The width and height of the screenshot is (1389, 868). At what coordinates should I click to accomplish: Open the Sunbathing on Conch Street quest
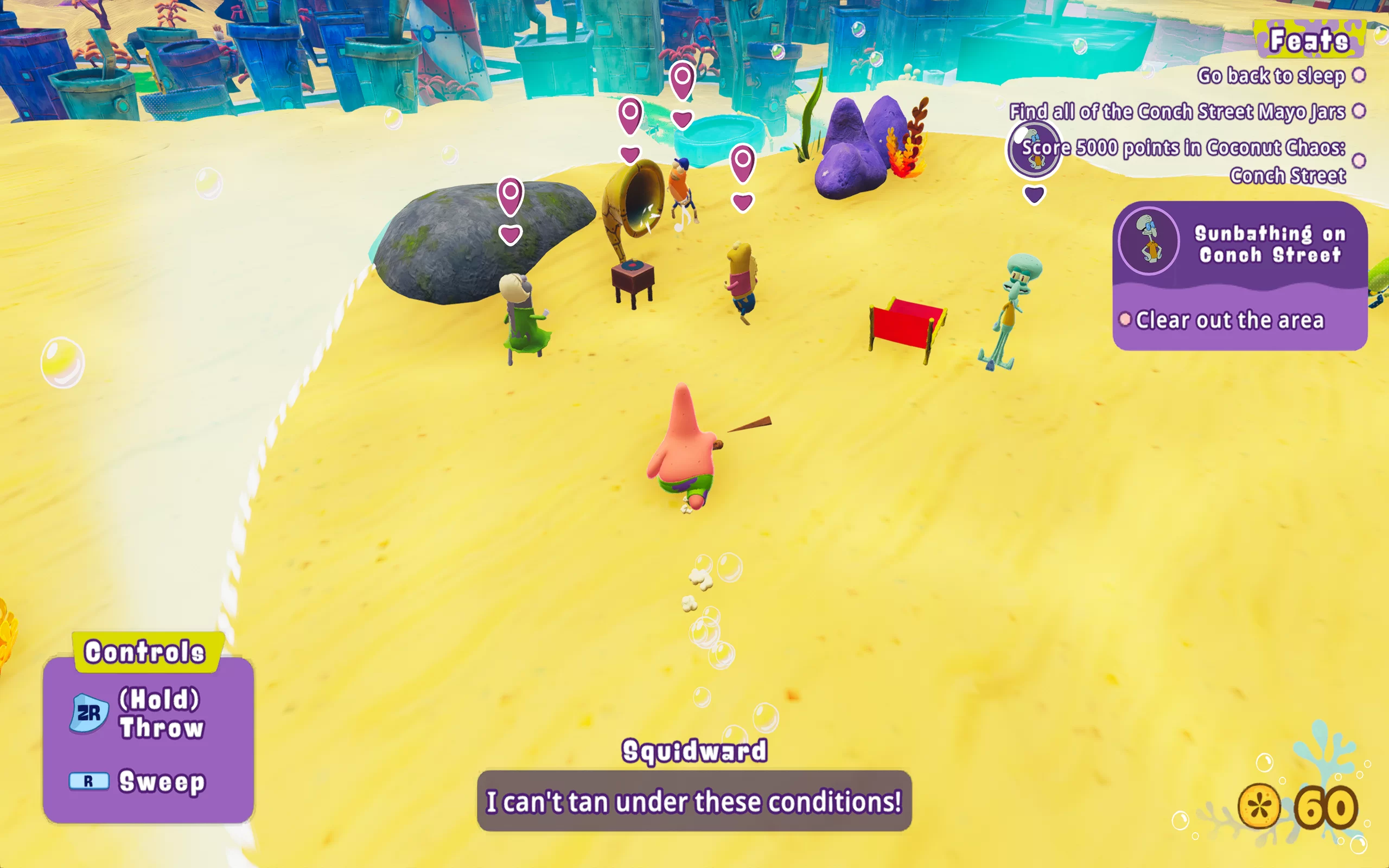click(1270, 244)
